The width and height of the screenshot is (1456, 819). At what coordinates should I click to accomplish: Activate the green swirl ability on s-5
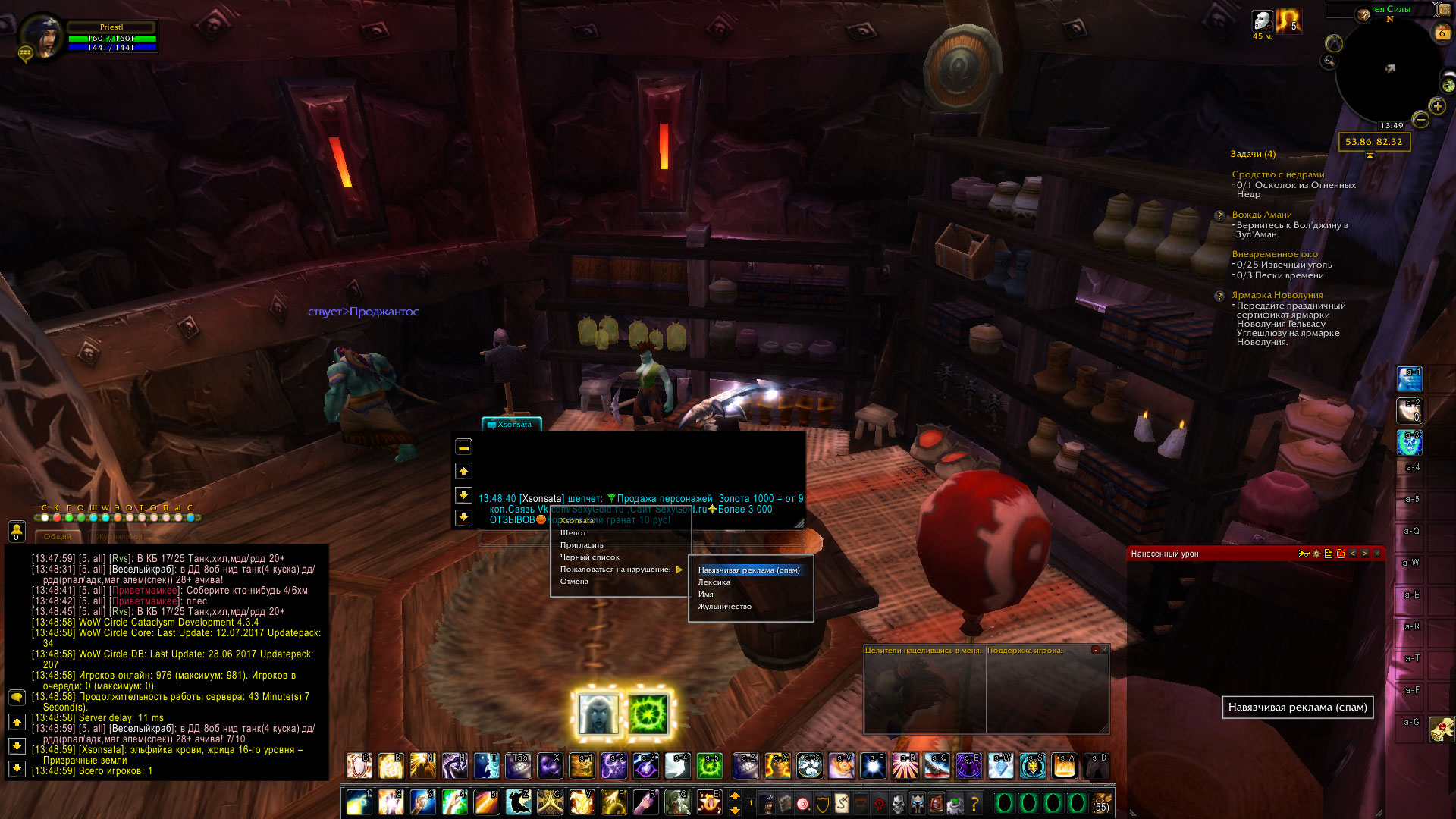point(710,767)
